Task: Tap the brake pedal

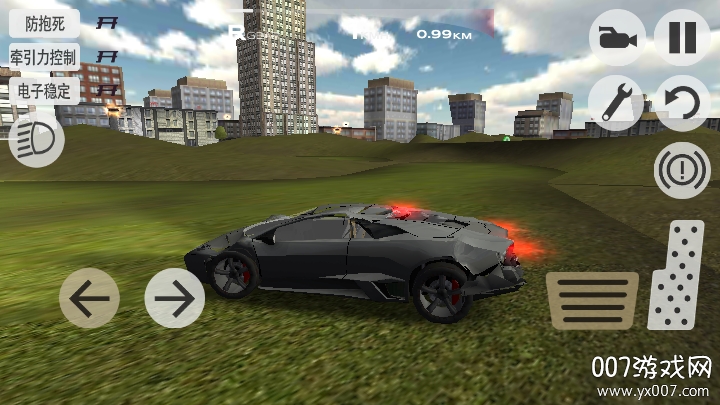Action: 592,301
